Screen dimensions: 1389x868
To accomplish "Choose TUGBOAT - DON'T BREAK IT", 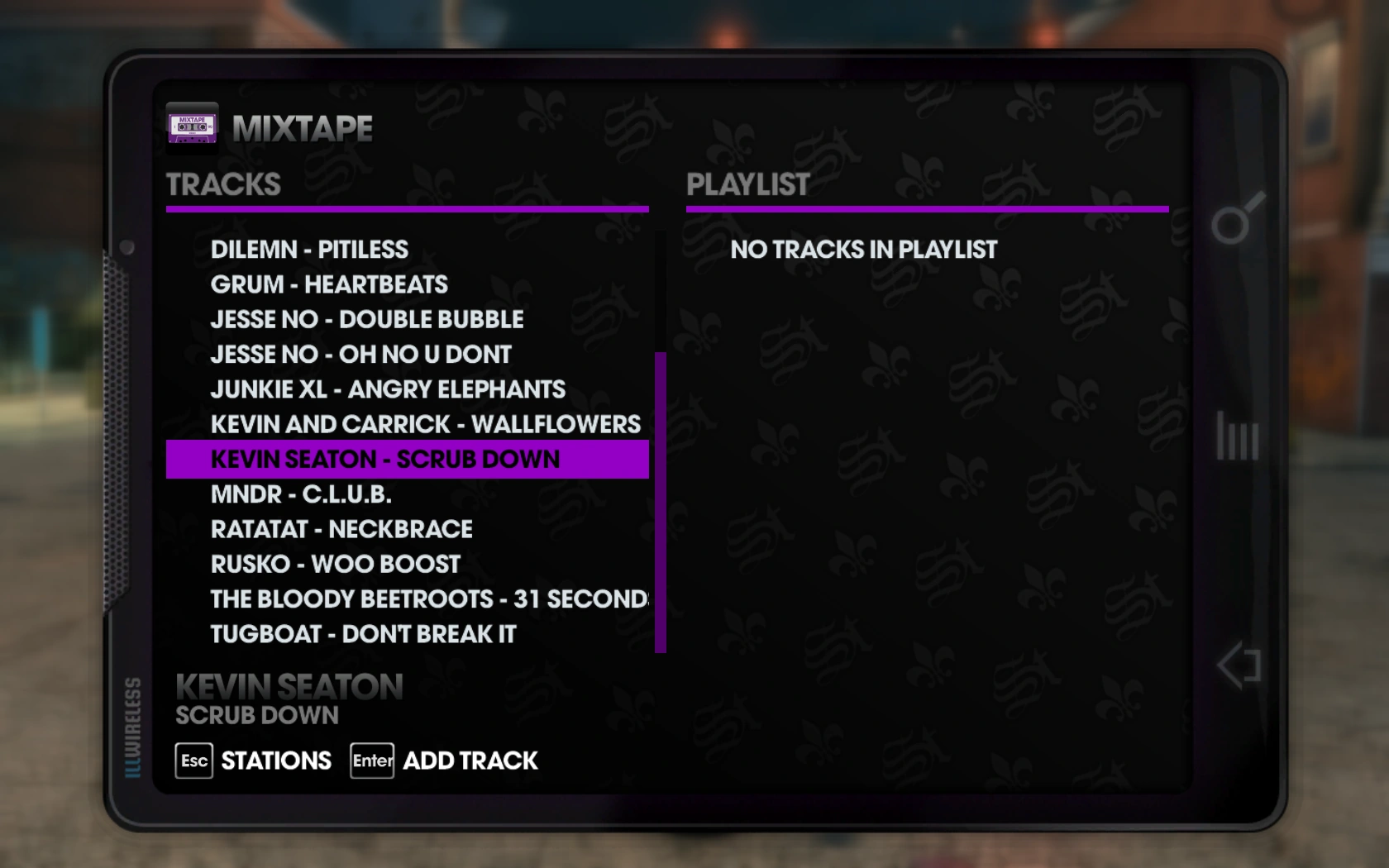I will tap(362, 633).
